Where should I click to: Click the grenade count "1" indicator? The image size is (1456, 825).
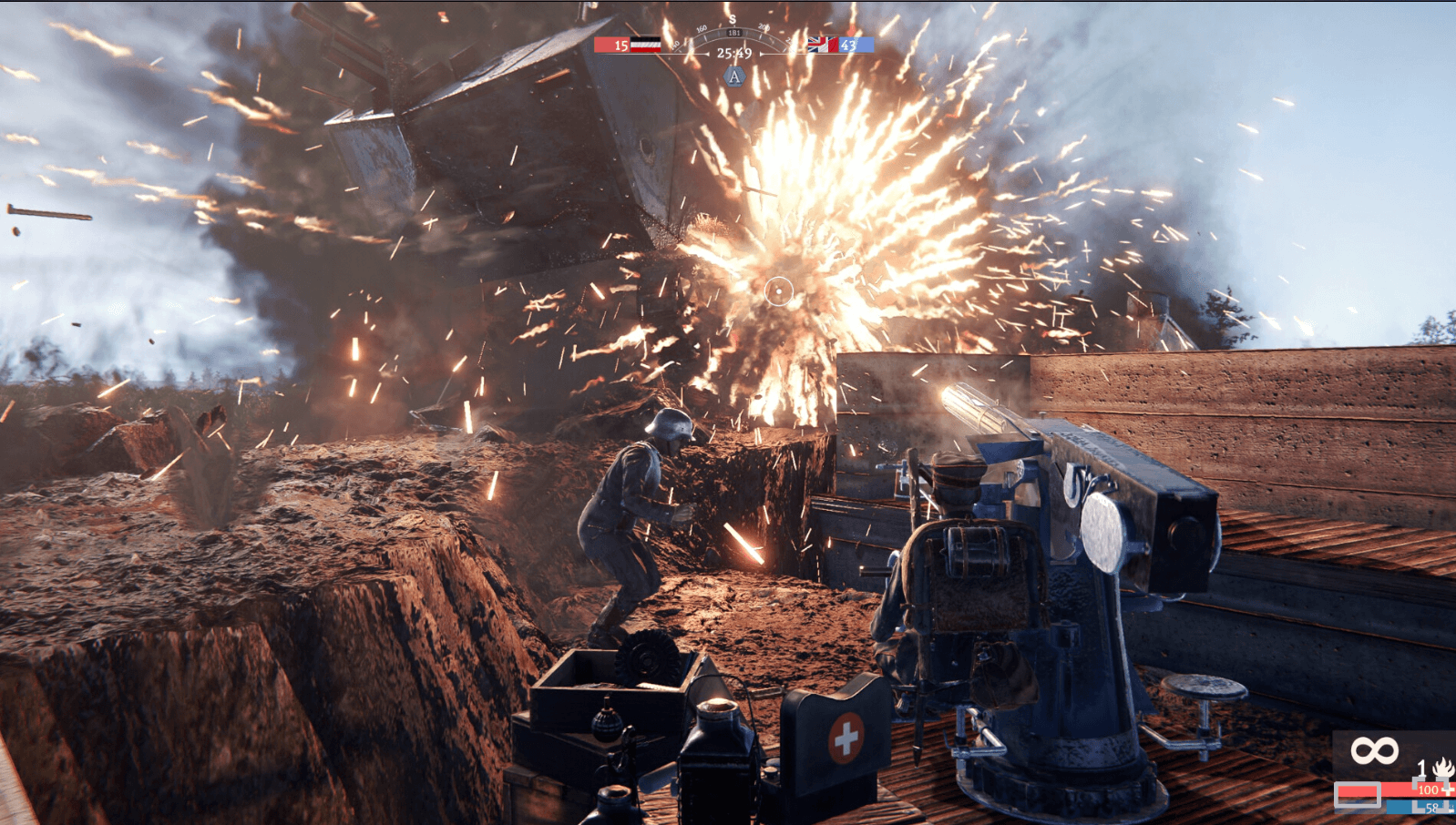pos(1421,769)
